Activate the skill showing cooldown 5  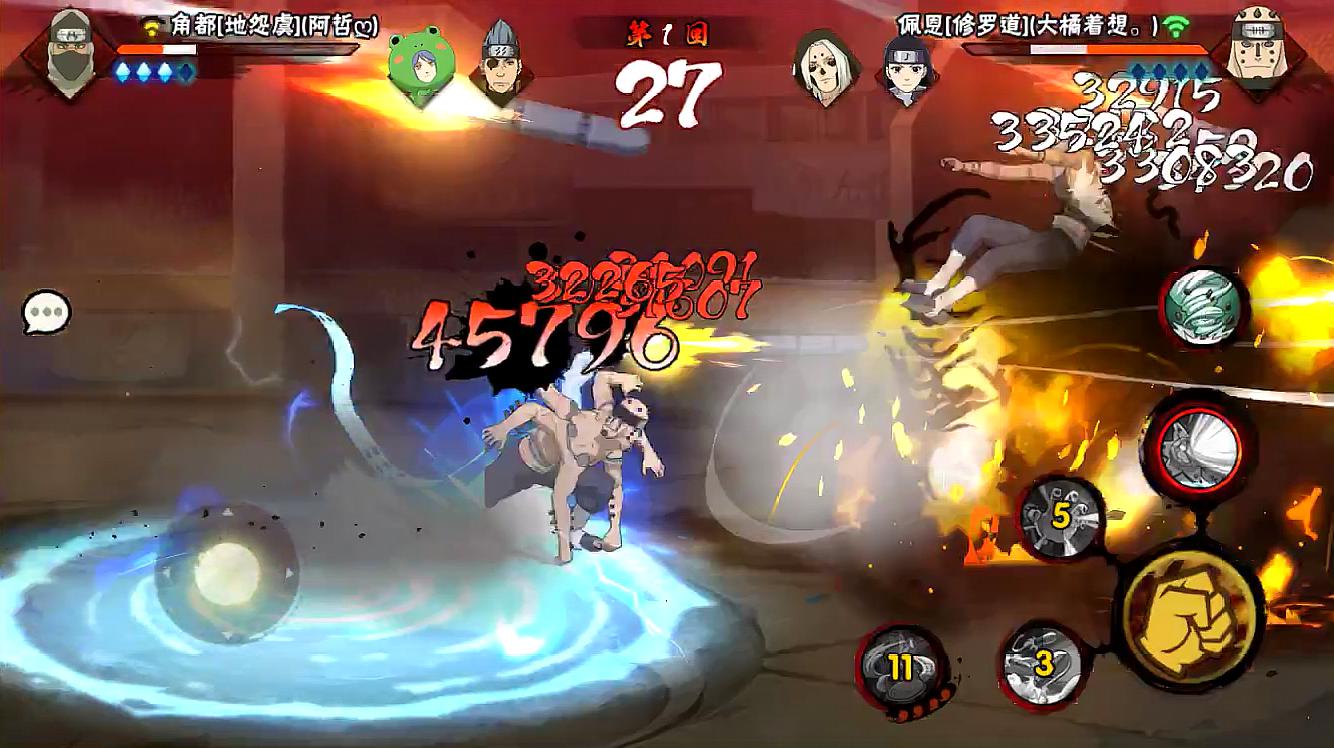coord(1061,518)
